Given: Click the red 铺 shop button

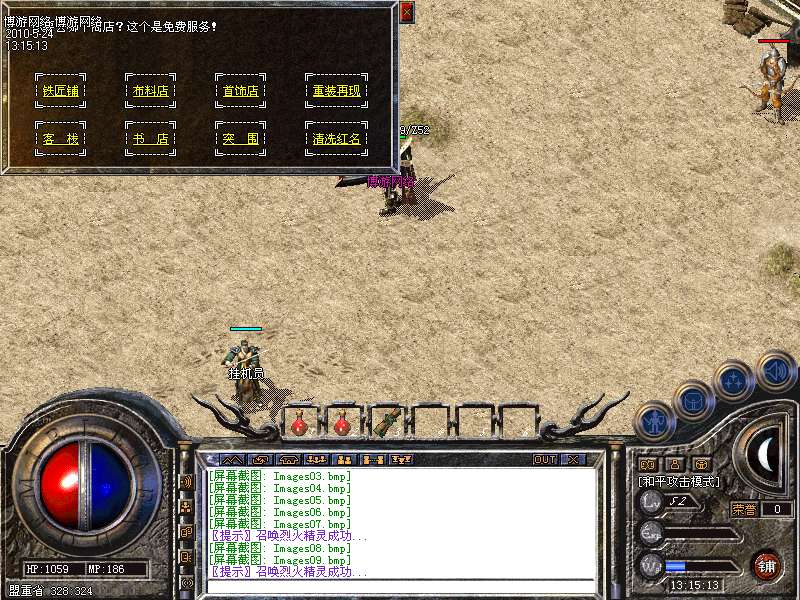Looking at the screenshot, I should point(765,564).
